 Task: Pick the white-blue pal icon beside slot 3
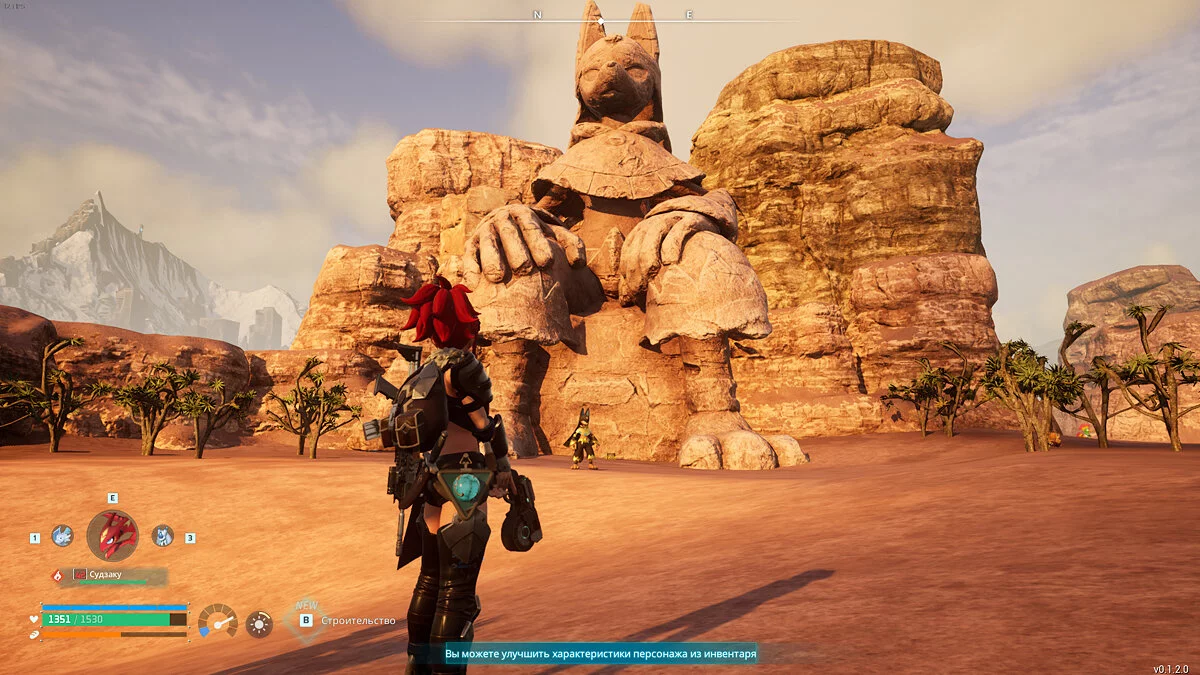[162, 536]
